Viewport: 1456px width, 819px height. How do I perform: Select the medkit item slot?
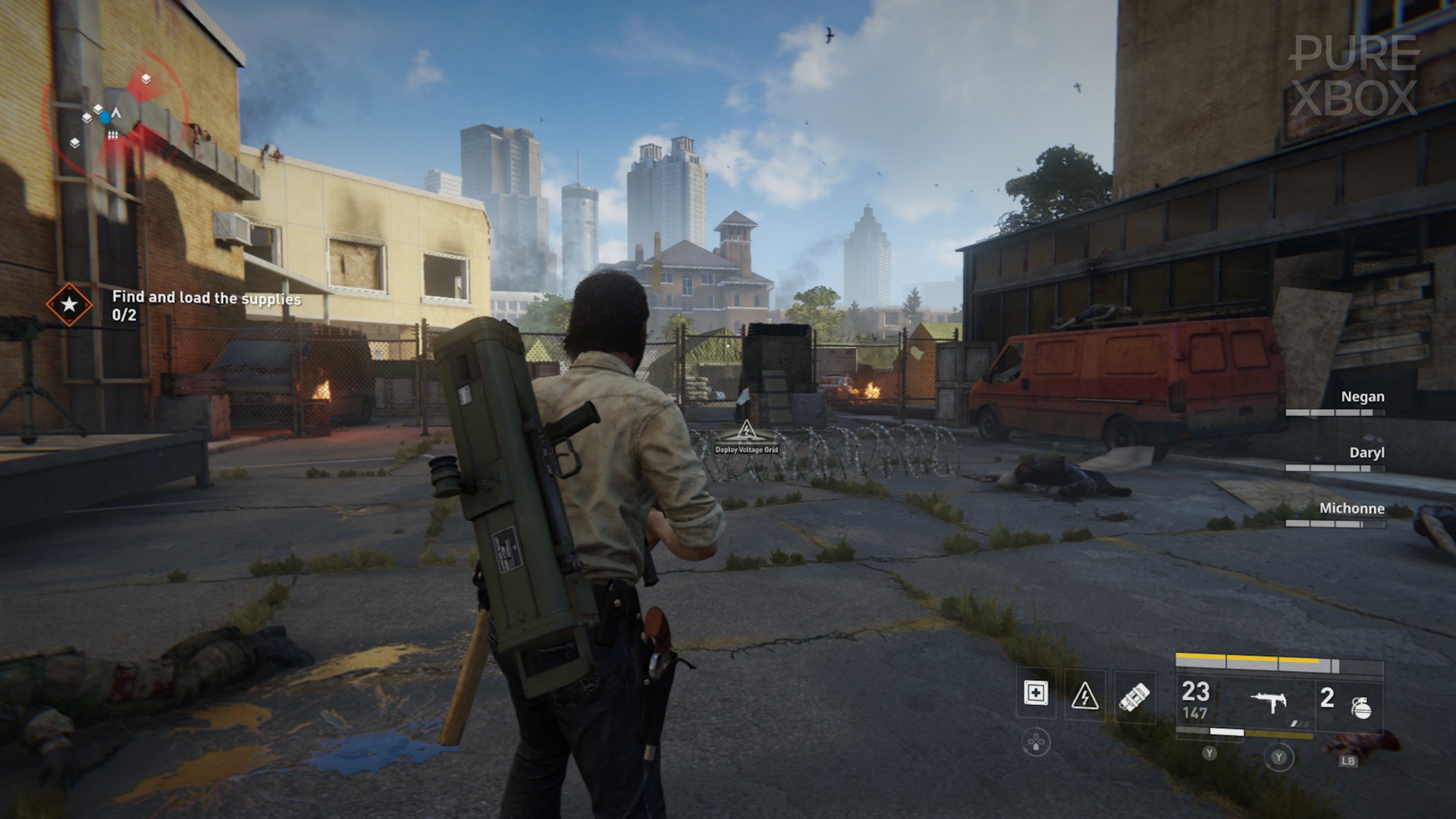click(x=1035, y=693)
